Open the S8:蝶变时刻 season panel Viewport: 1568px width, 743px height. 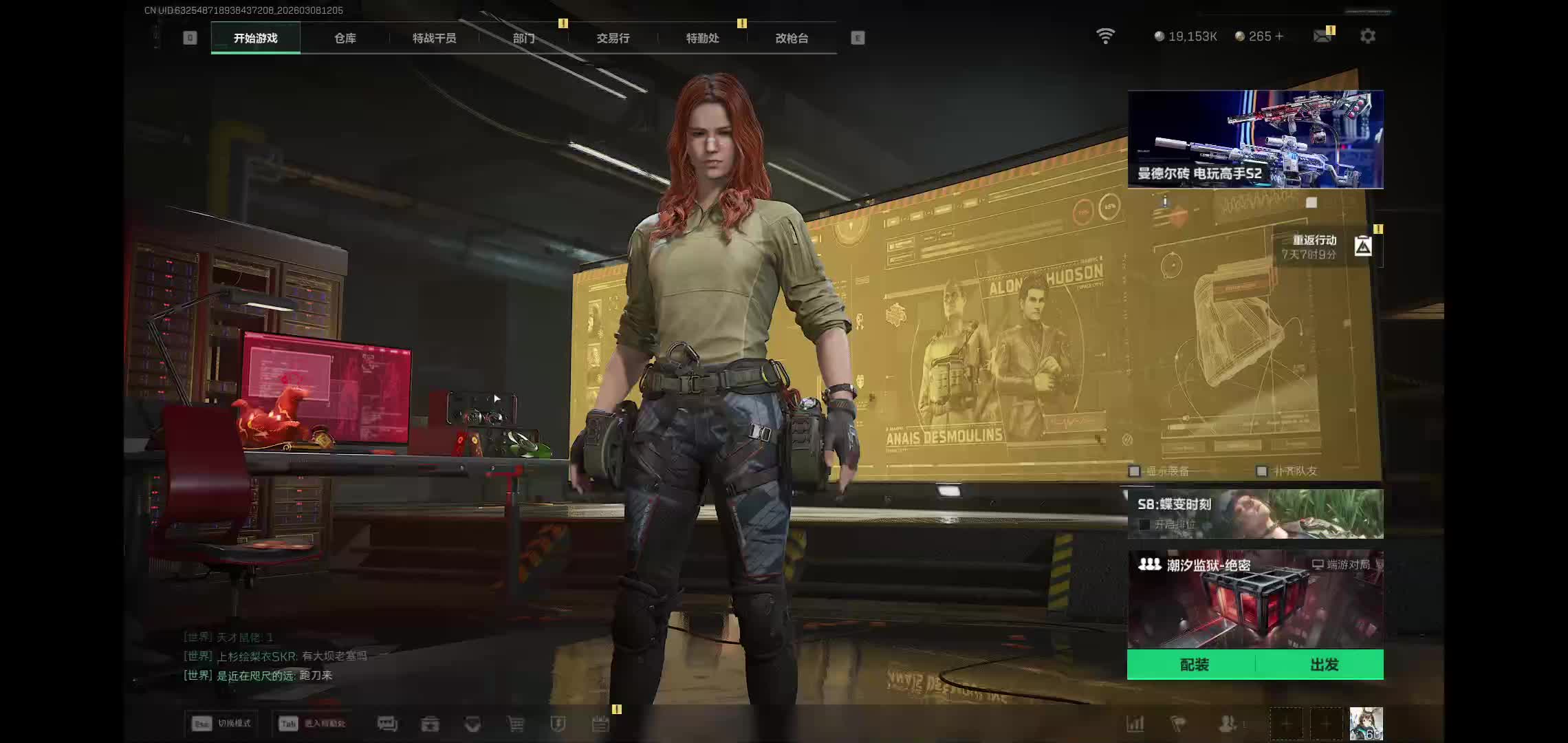pos(1255,513)
